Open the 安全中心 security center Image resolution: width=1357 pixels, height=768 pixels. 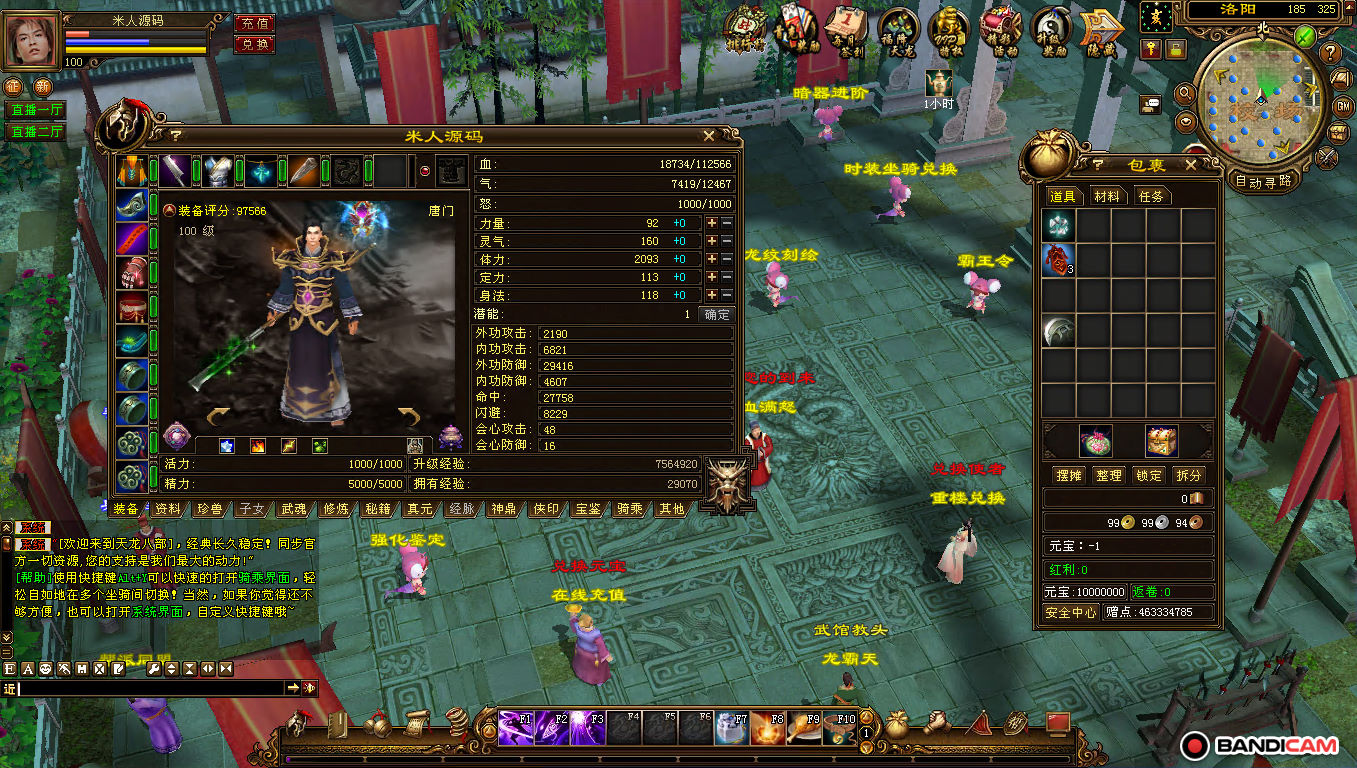[x=1071, y=612]
